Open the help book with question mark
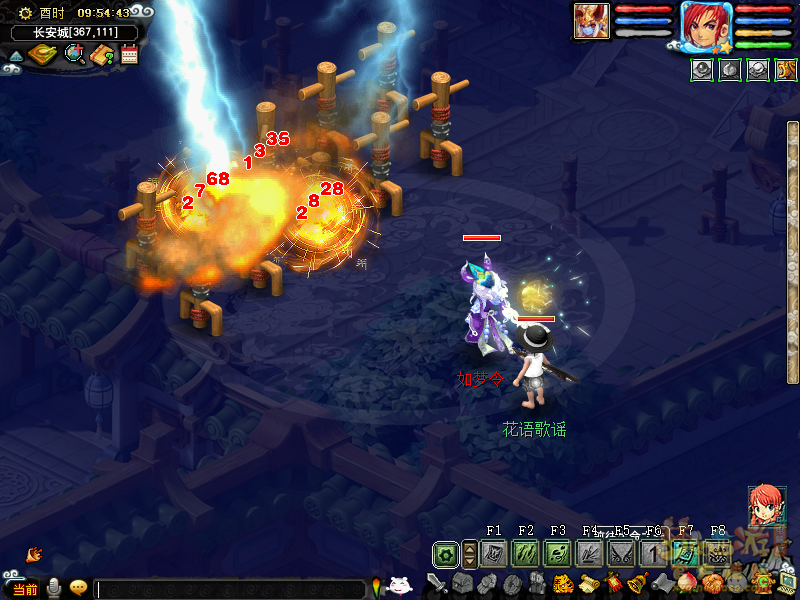This screenshot has width=800, height=600. click(102, 55)
